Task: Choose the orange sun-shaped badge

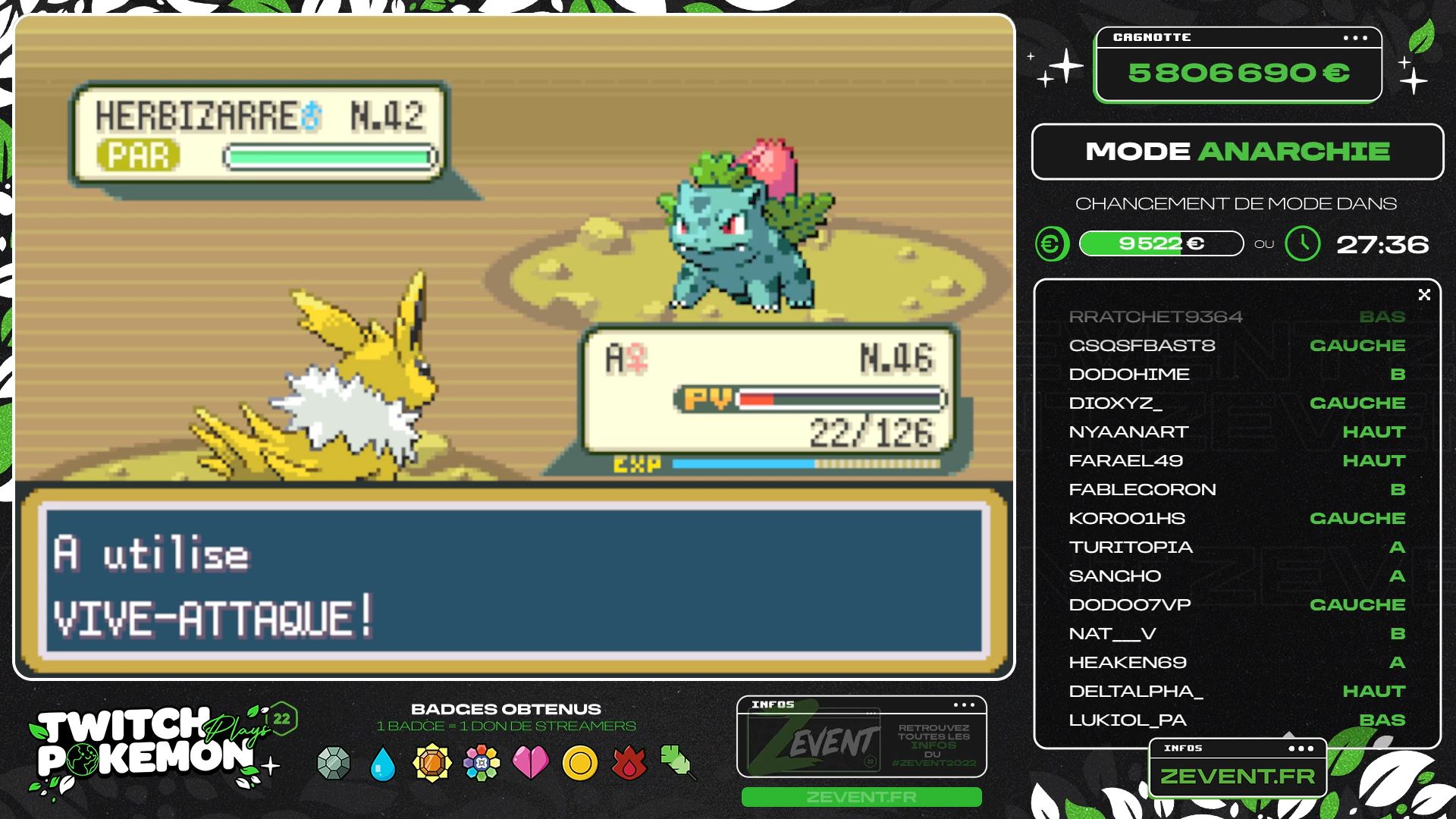Action: [432, 763]
